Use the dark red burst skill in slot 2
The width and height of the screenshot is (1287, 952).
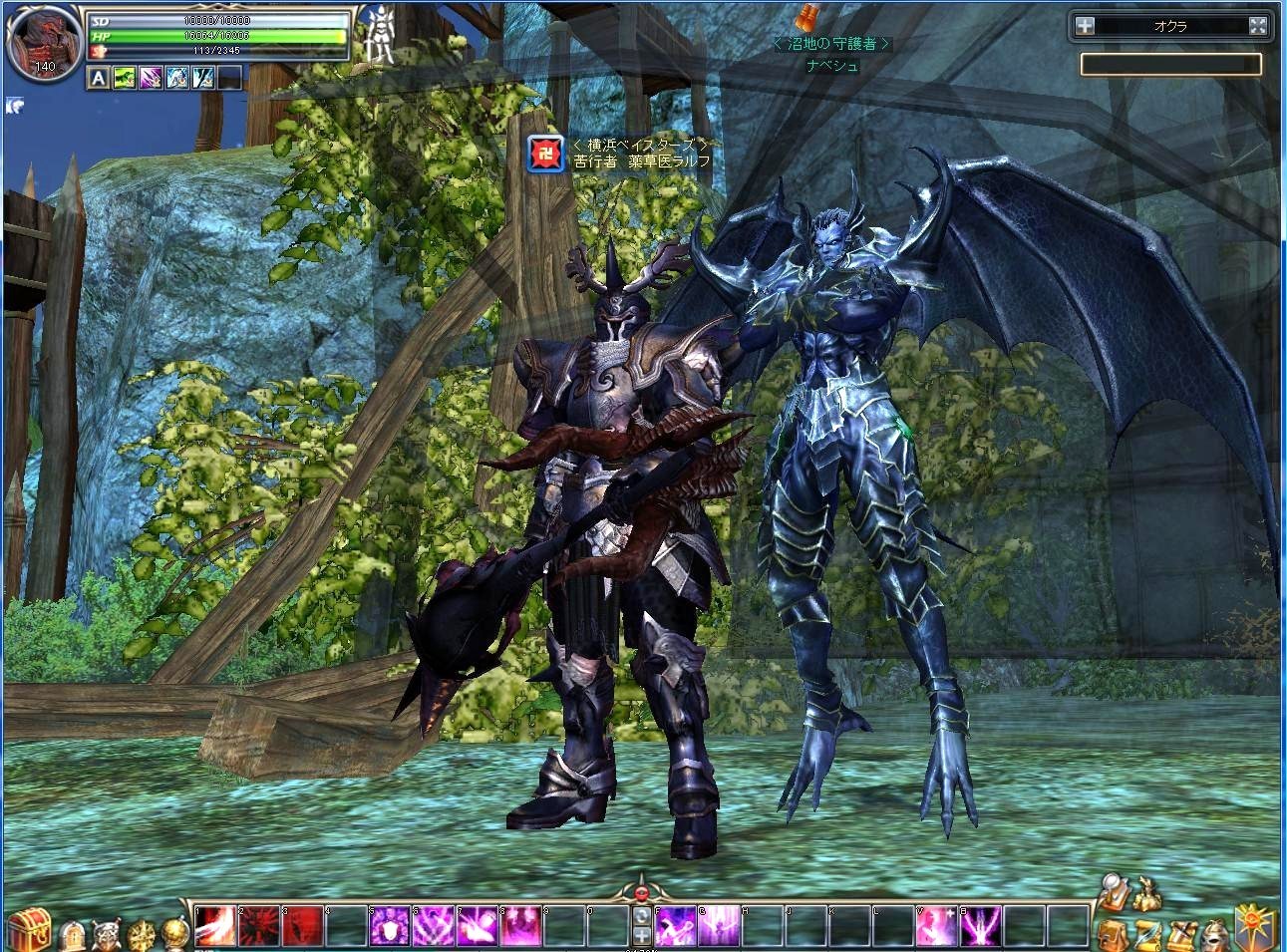(x=259, y=926)
